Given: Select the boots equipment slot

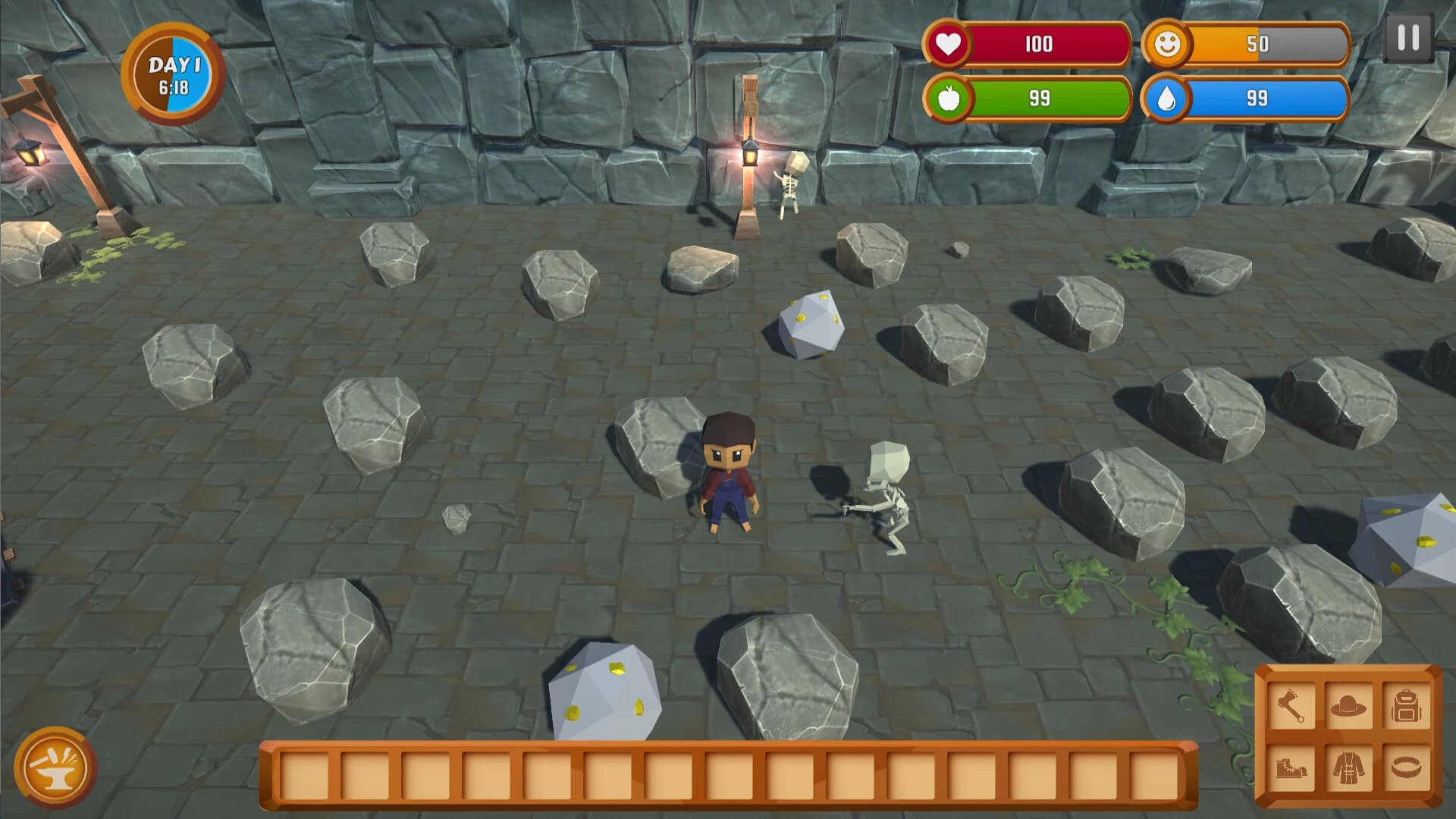Looking at the screenshot, I should coord(1291,767).
